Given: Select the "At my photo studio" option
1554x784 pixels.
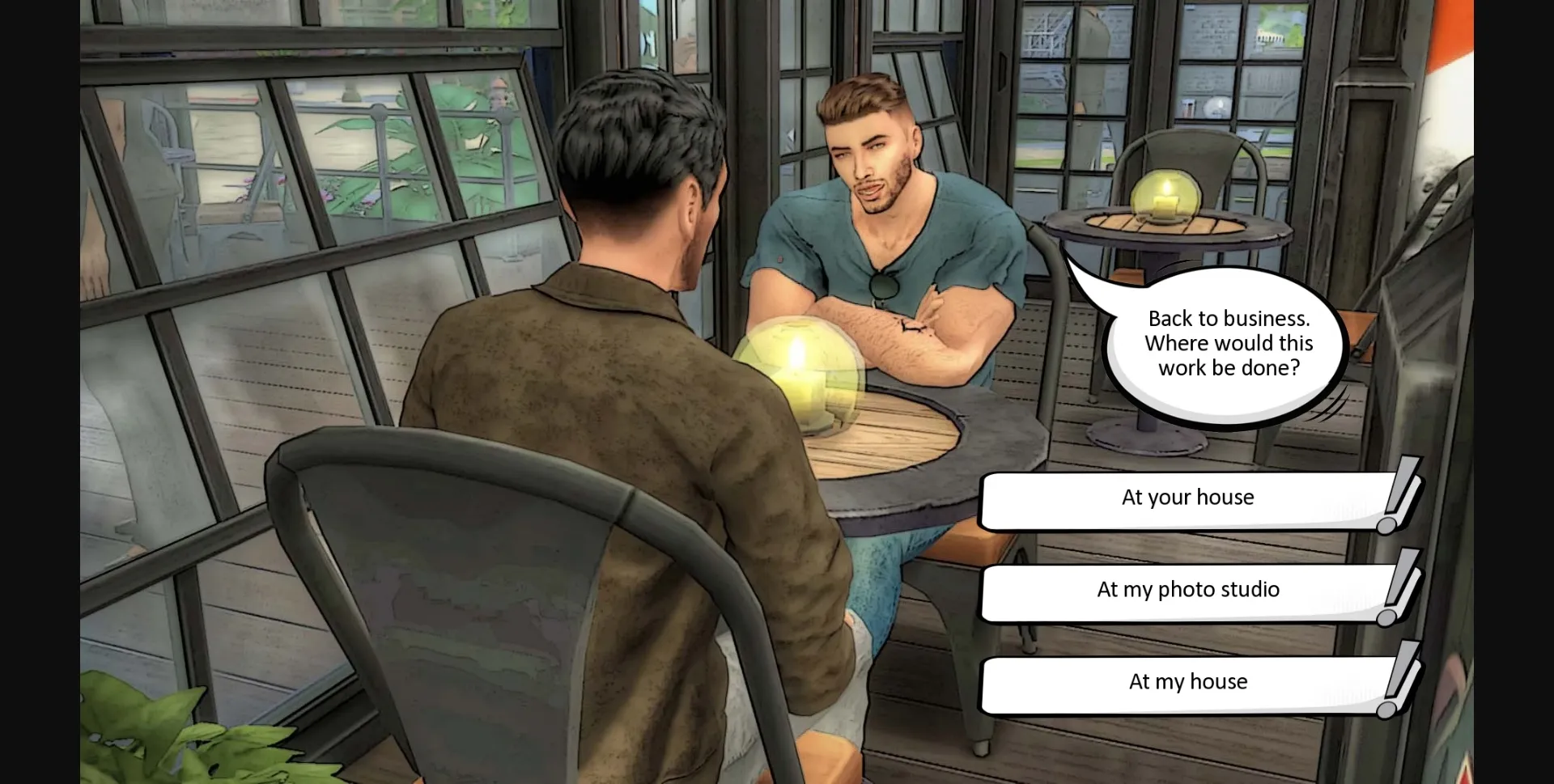Looking at the screenshot, I should tap(1187, 590).
